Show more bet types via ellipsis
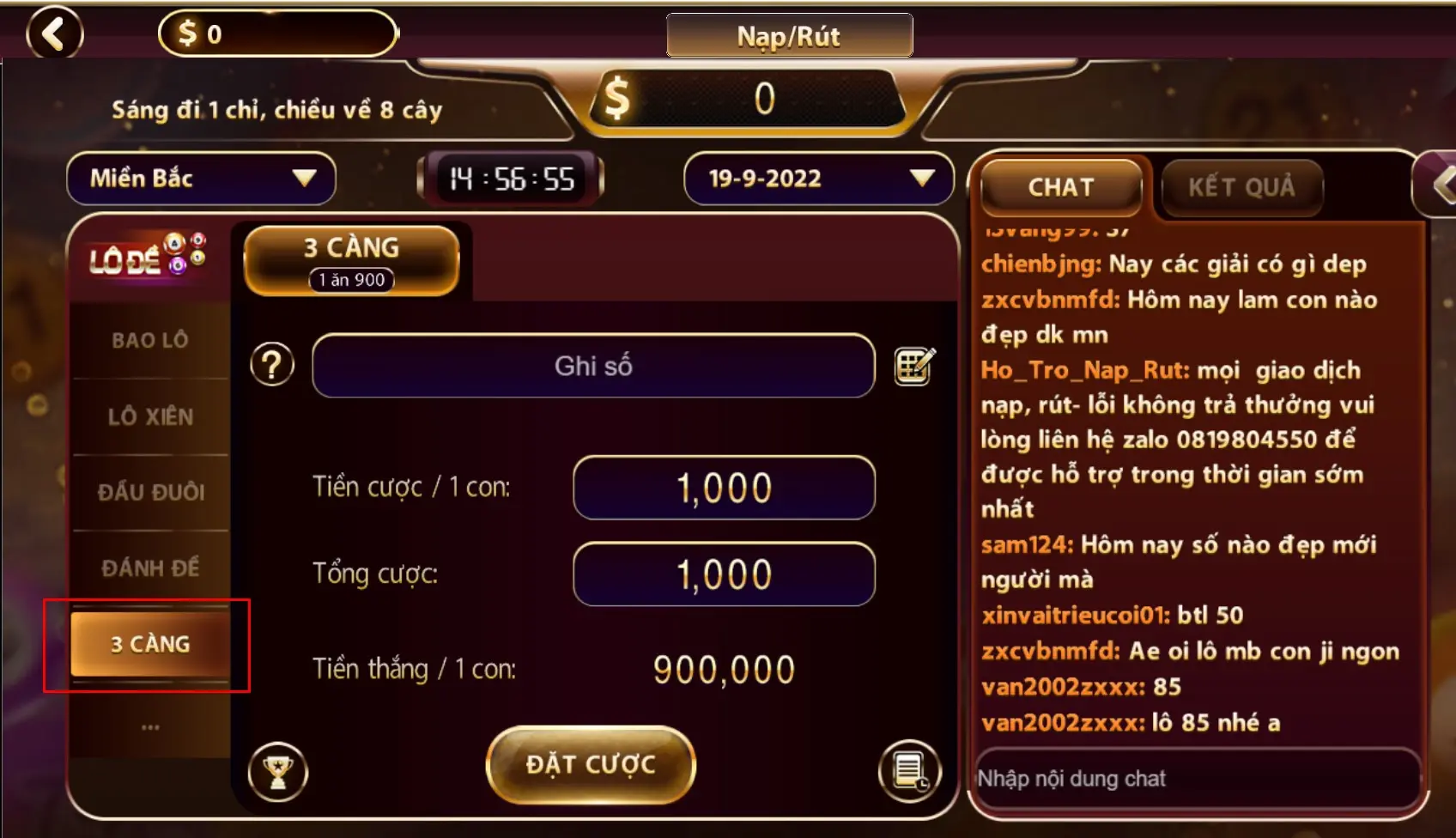 tap(150, 727)
